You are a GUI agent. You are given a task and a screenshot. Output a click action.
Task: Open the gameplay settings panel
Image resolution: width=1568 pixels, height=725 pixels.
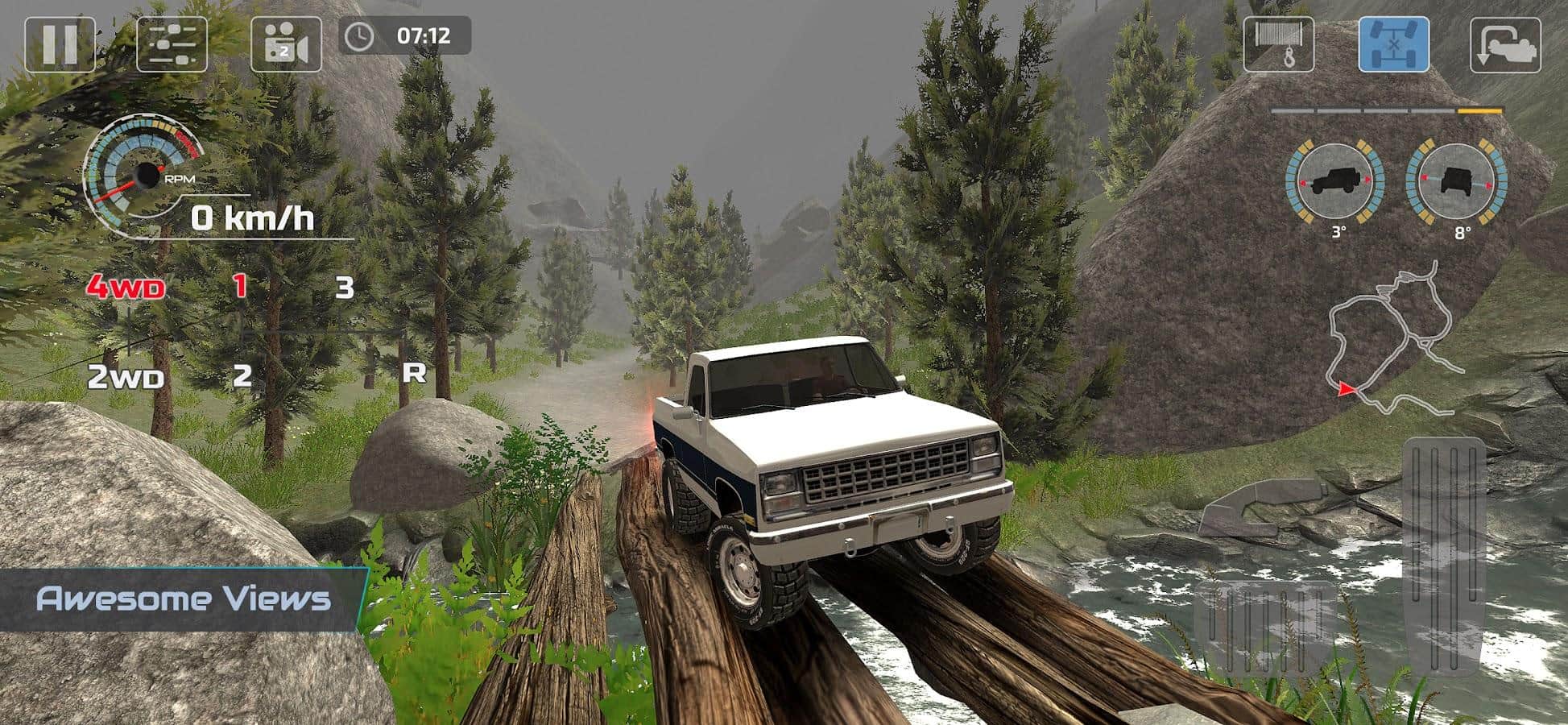click(170, 46)
